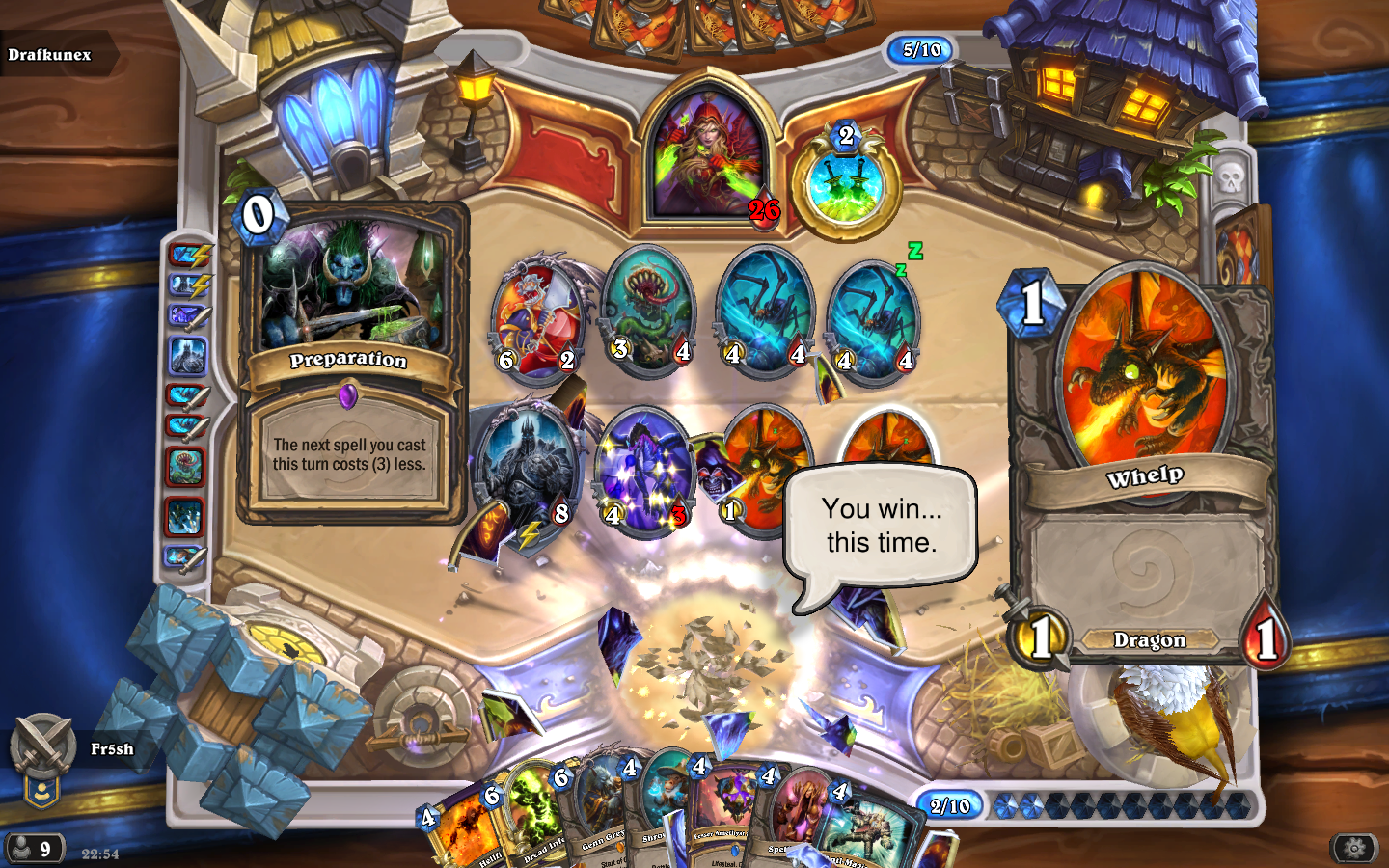Target the enemy 6/2 red-robed minion
1389x868 pixels.
coord(538,318)
